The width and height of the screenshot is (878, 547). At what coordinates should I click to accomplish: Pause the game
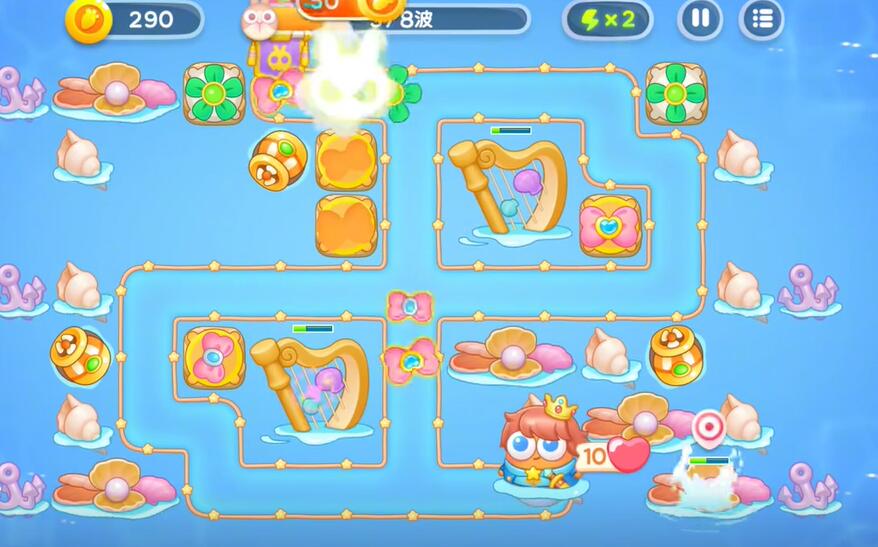click(x=700, y=19)
